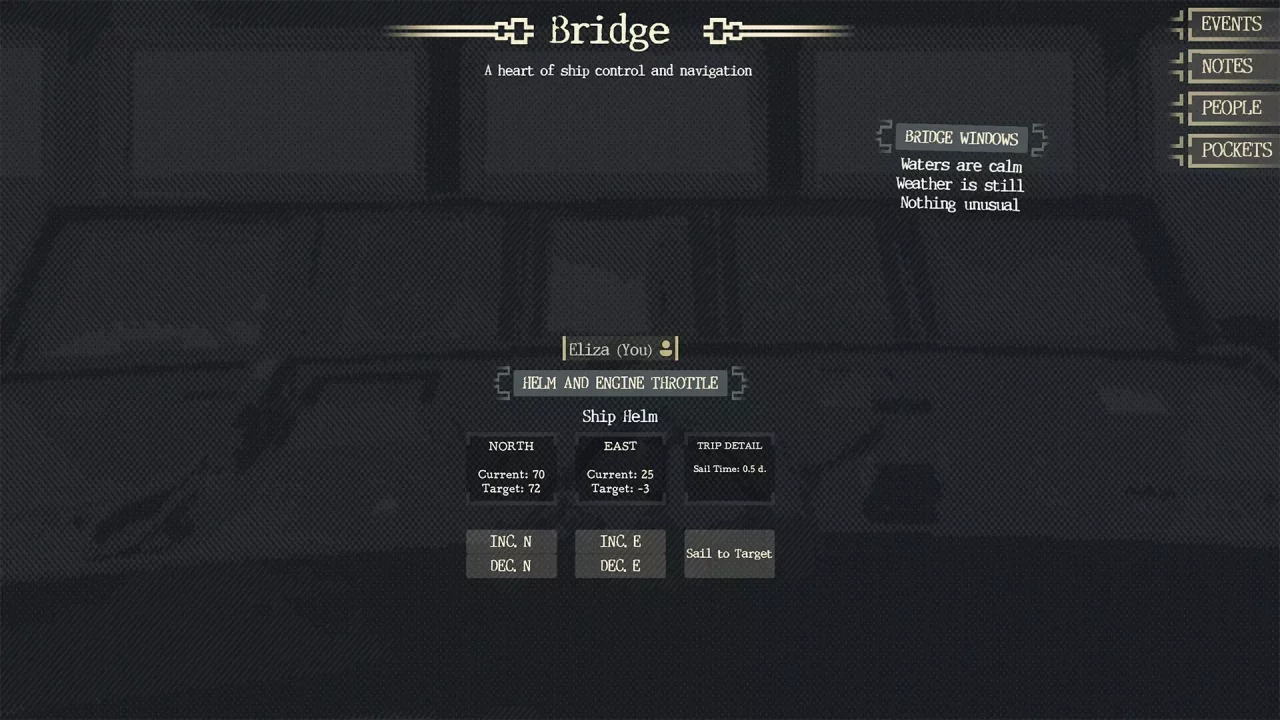Click the Eliza (You) name plate
Screen dimensions: 1280x720
610,349
